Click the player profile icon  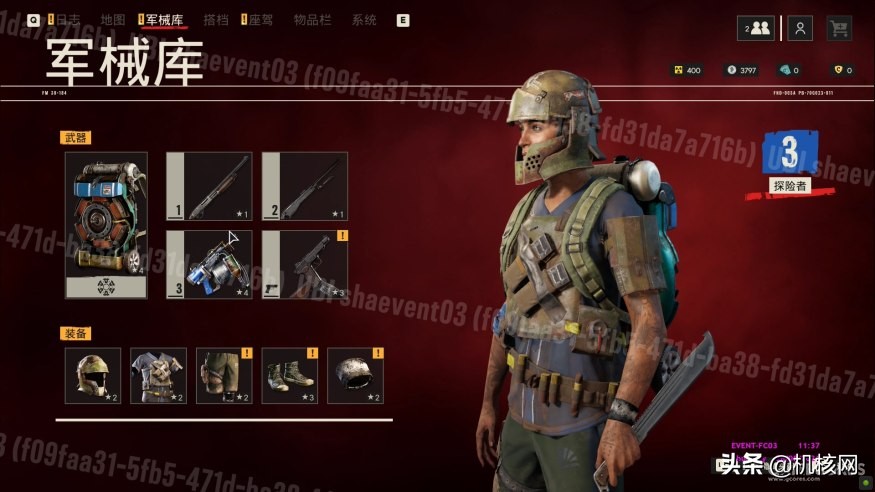tap(799, 28)
